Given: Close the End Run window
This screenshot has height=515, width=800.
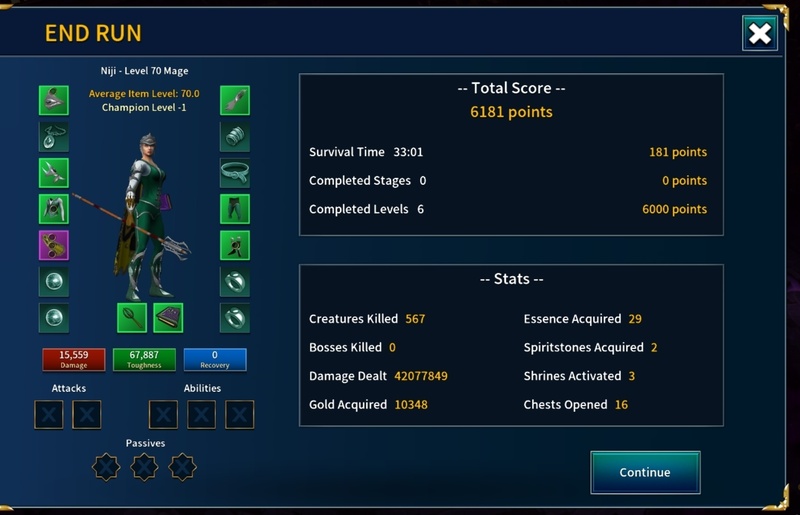Looking at the screenshot, I should (x=760, y=34).
